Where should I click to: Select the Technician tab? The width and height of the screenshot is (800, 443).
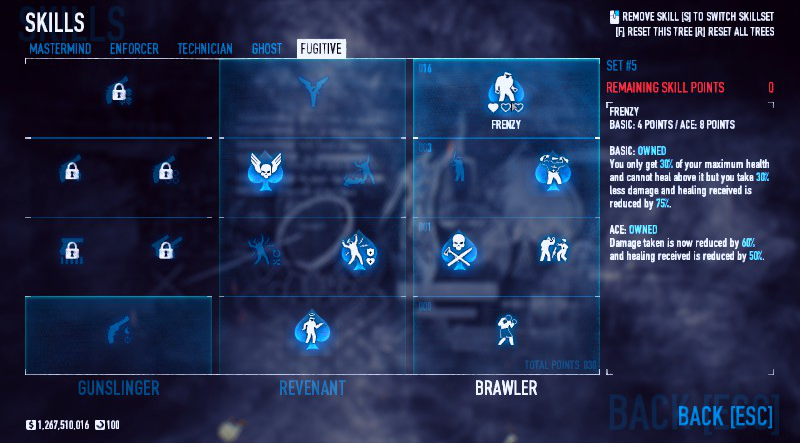(205, 48)
